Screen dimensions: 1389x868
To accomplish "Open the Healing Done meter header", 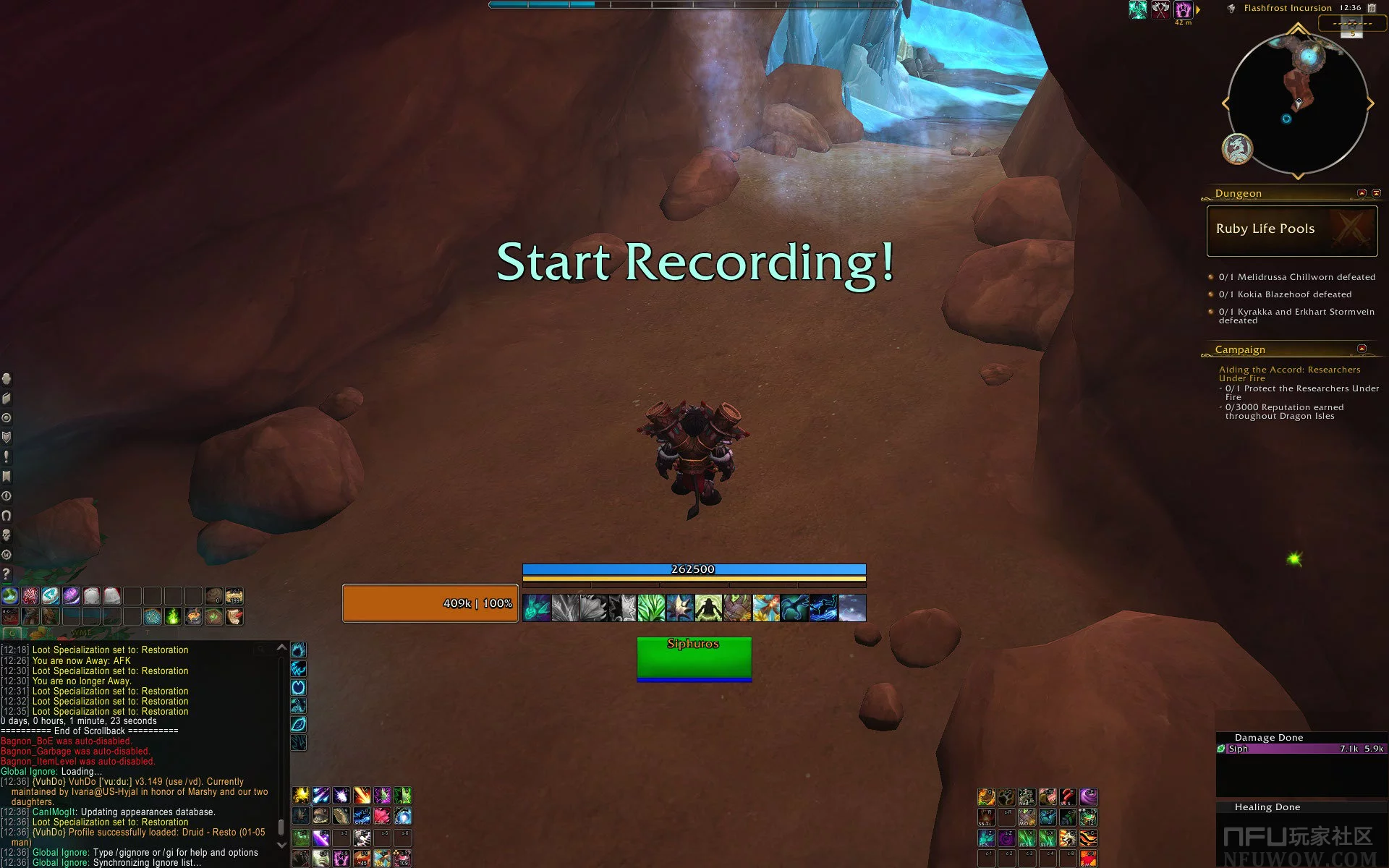I will tap(1267, 807).
